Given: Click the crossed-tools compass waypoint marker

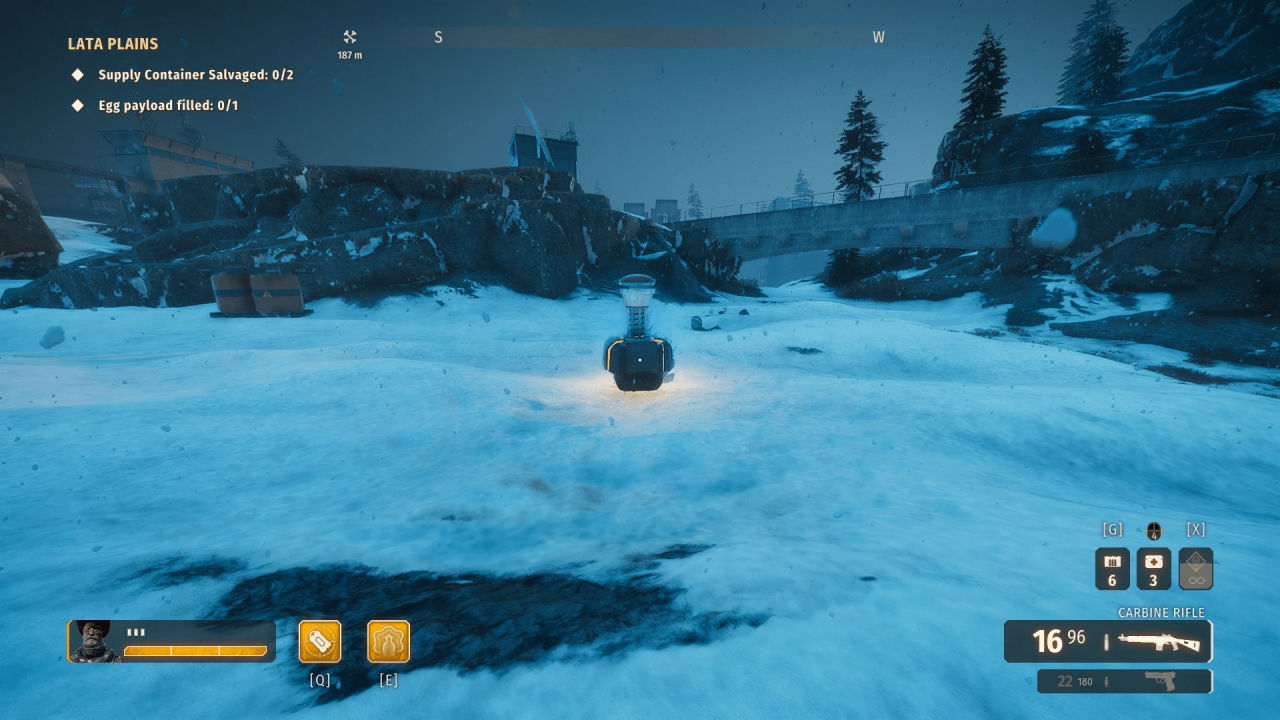Looking at the screenshot, I should (x=350, y=37).
